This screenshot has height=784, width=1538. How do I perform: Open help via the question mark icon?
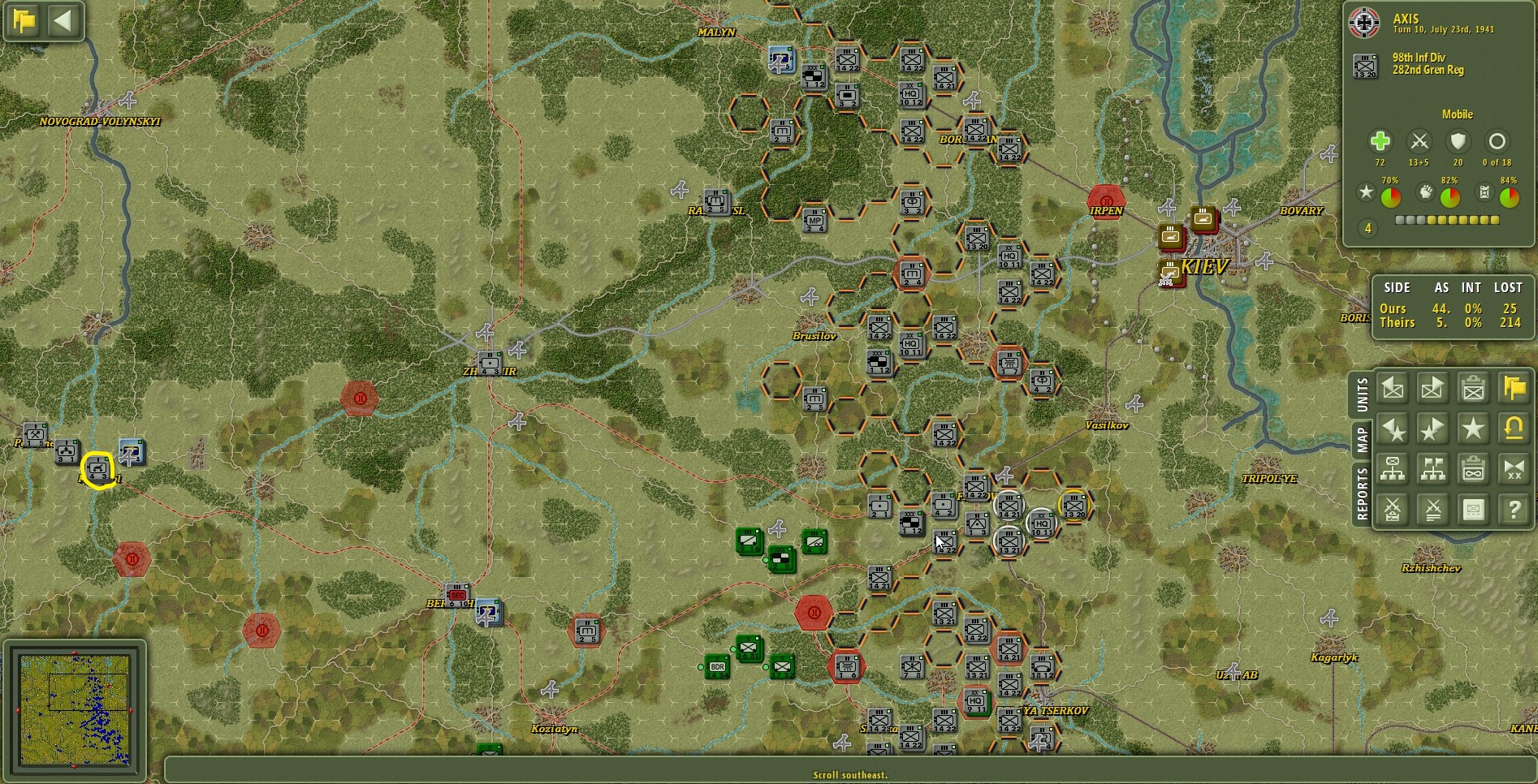pos(1514,509)
